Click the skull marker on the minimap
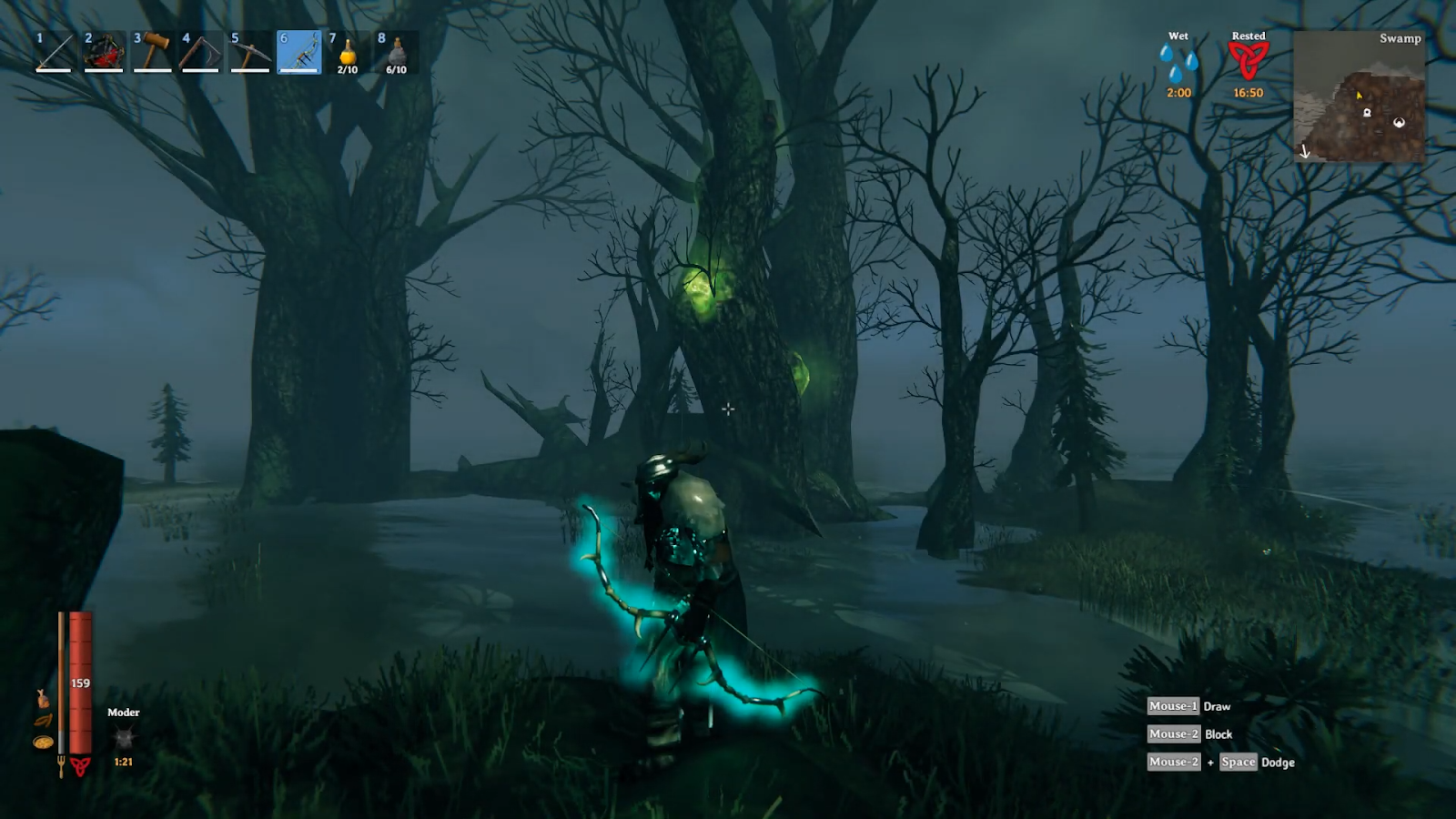The image size is (1456, 819). point(1367,112)
